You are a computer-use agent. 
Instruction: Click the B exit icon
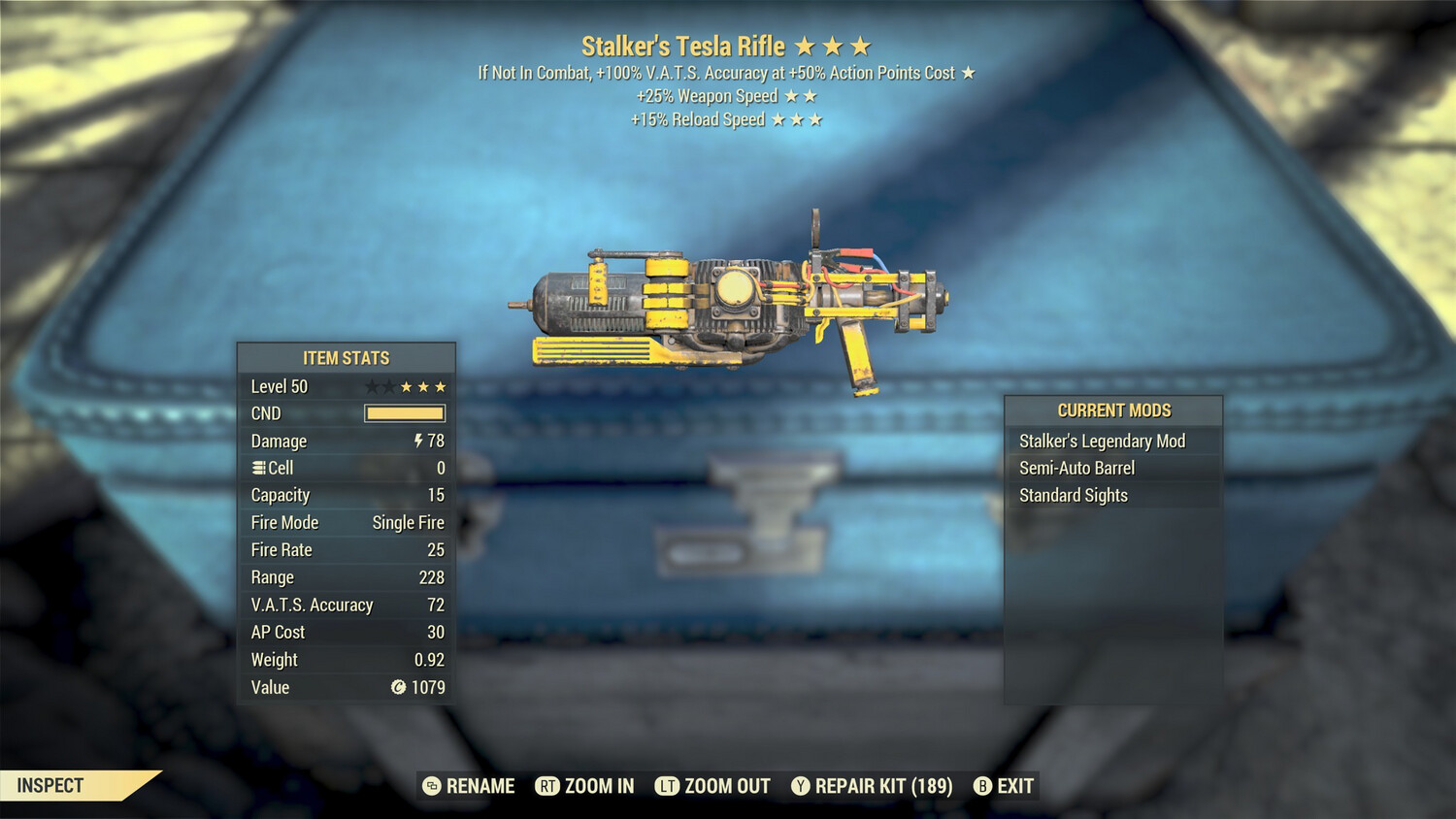982,786
